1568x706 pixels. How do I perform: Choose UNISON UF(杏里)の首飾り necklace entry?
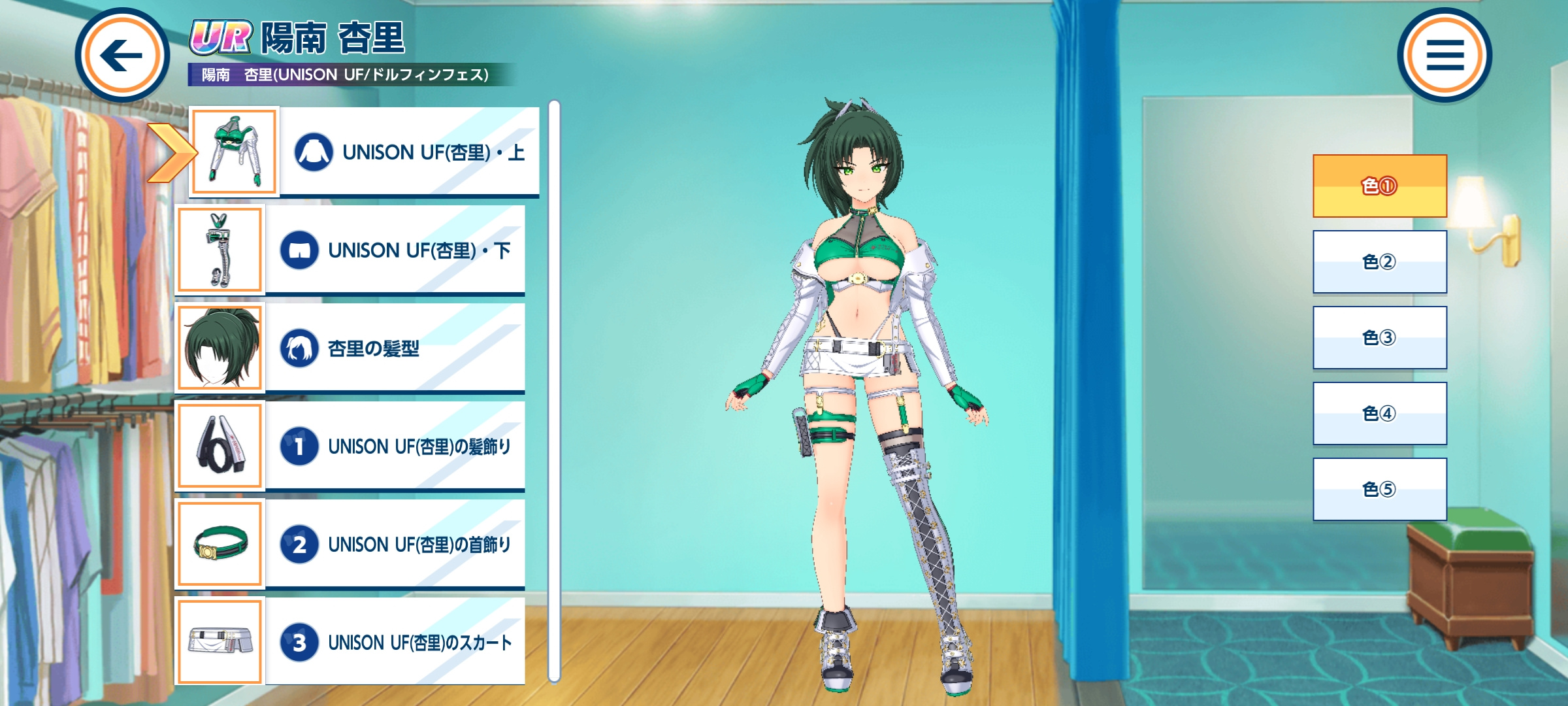point(395,544)
